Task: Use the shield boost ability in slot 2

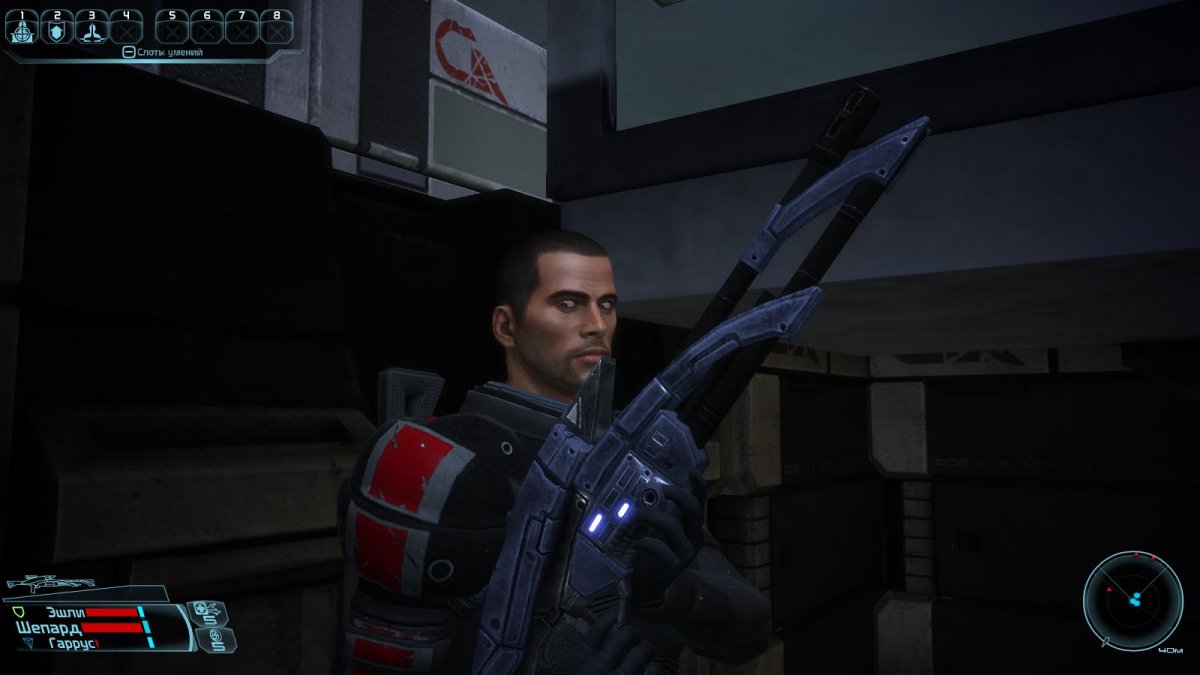Action: pos(57,30)
